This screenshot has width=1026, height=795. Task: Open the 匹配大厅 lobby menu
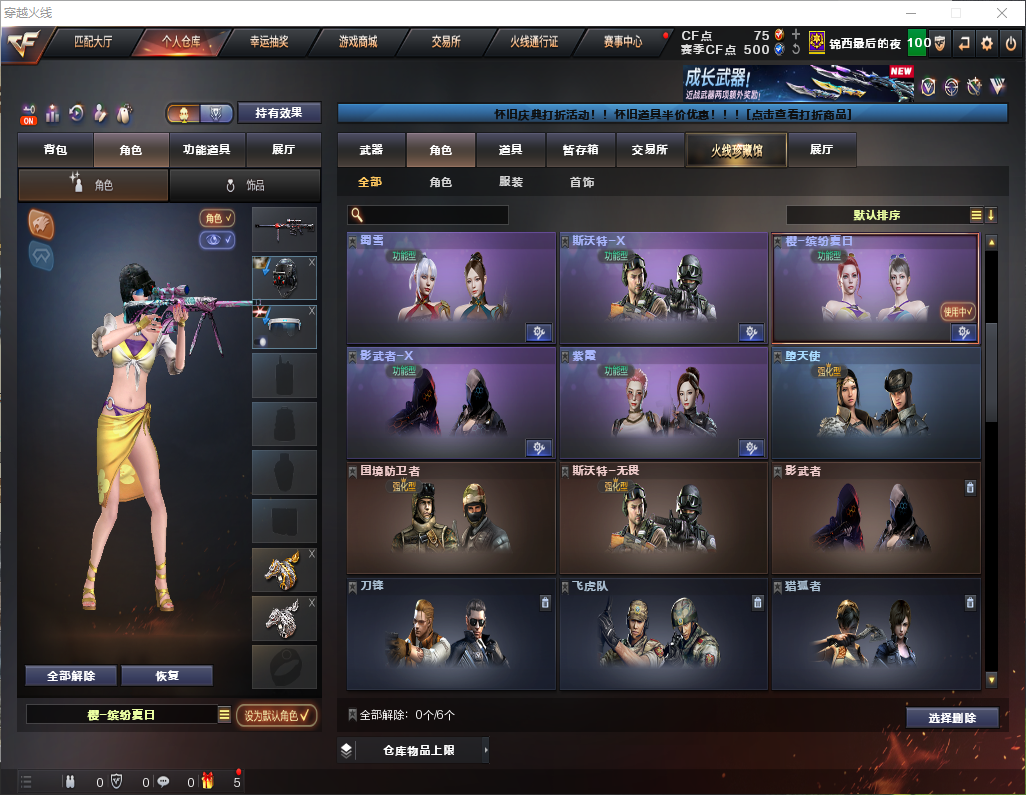[94, 42]
